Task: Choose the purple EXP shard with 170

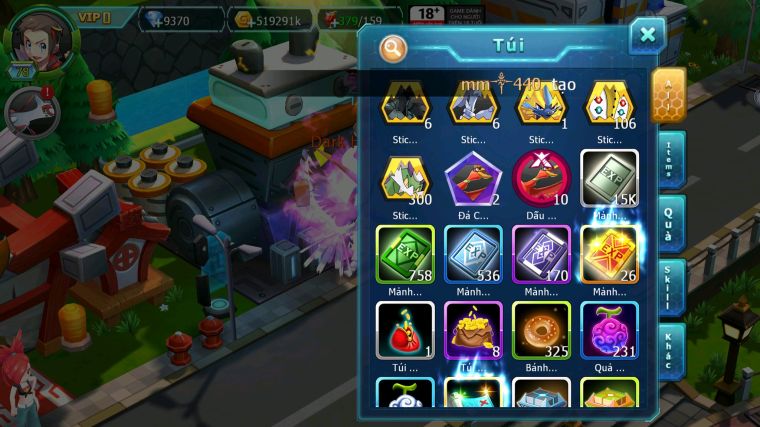Action: click(541, 253)
